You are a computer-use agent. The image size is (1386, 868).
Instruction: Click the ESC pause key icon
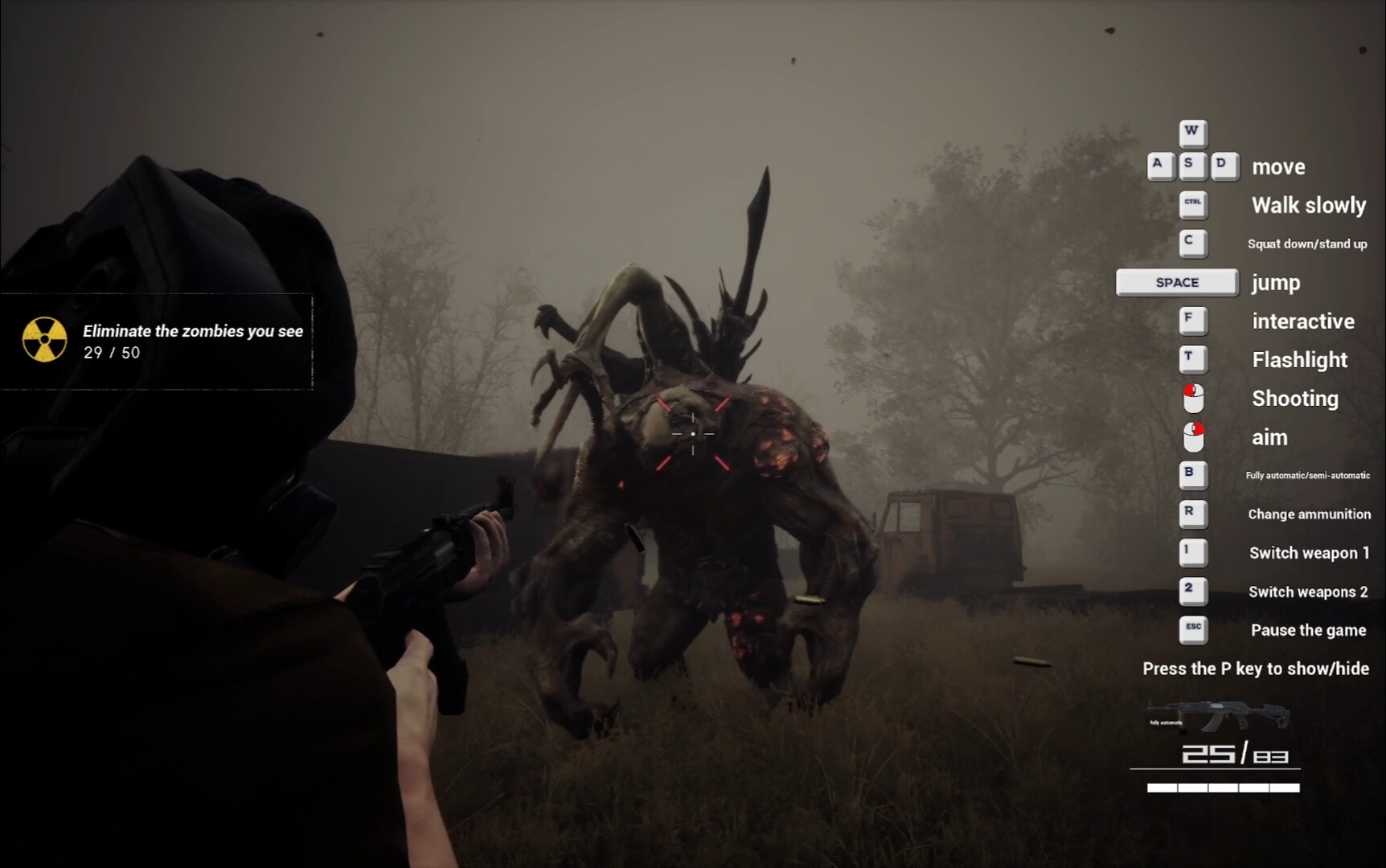click(1193, 630)
